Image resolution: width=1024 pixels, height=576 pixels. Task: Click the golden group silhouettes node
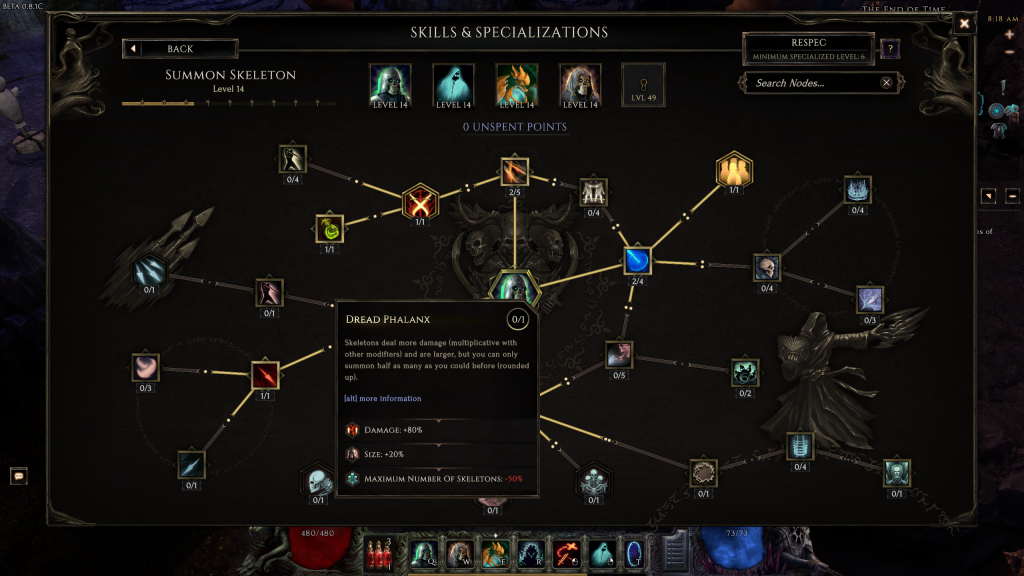point(734,171)
